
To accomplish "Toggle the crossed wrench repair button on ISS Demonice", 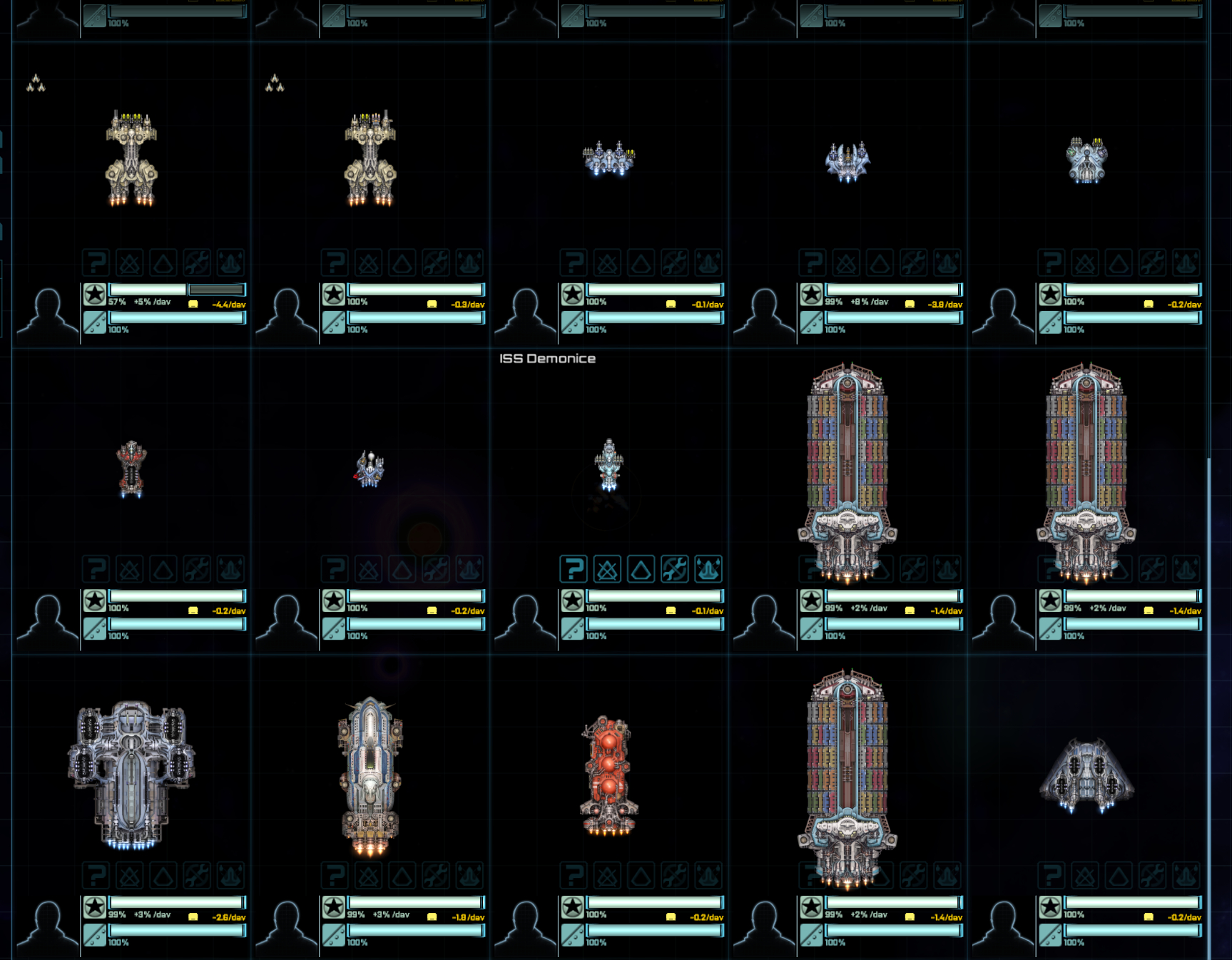I will point(674,569).
